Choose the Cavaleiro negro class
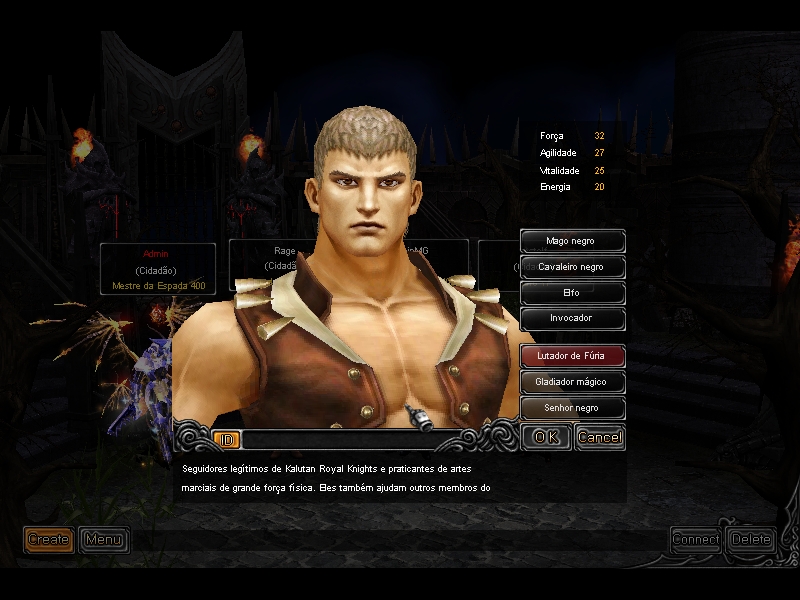Image resolution: width=800 pixels, height=600 pixels. (x=573, y=267)
